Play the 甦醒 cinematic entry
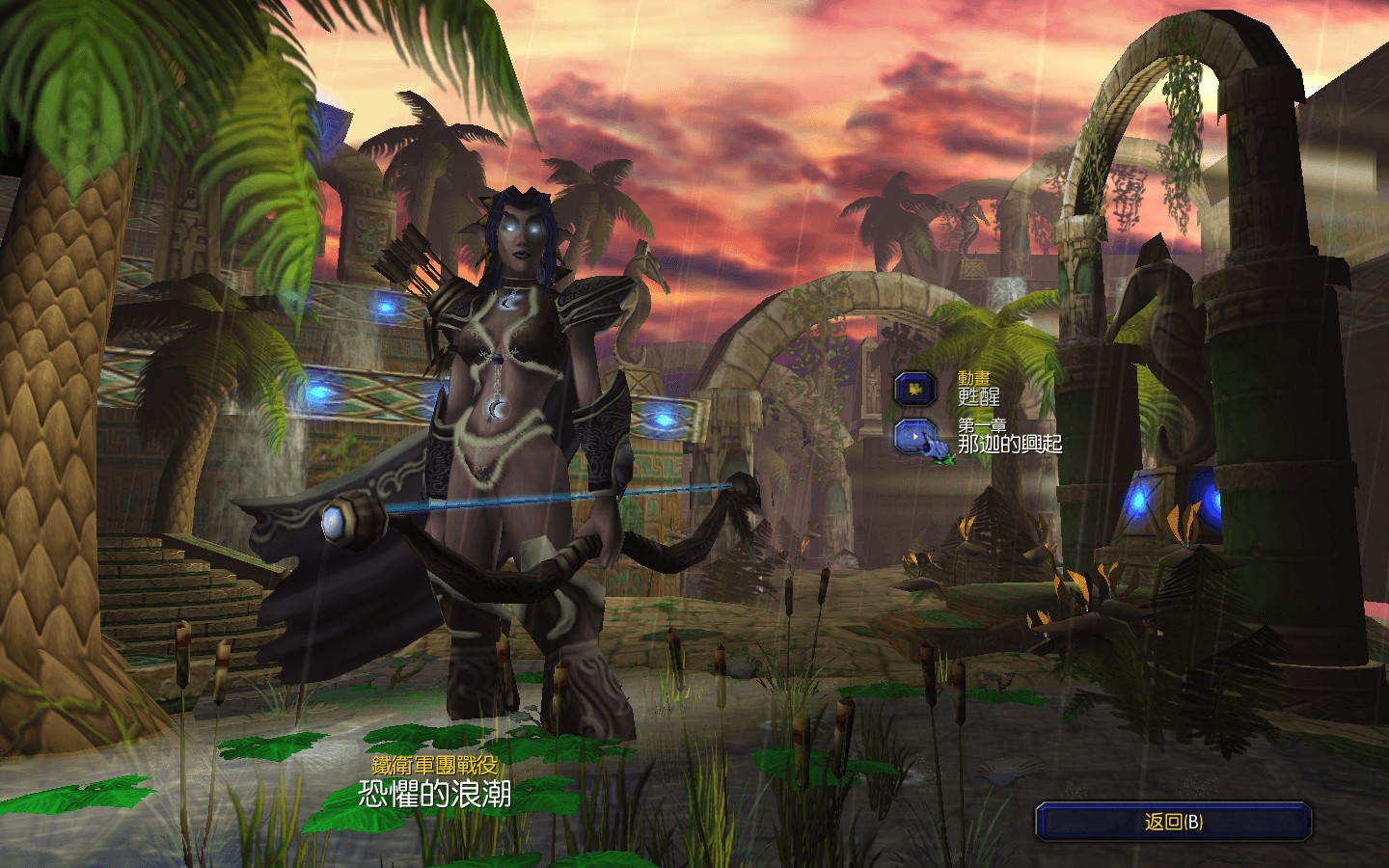The image size is (1389, 868). pyautogui.click(x=915, y=389)
